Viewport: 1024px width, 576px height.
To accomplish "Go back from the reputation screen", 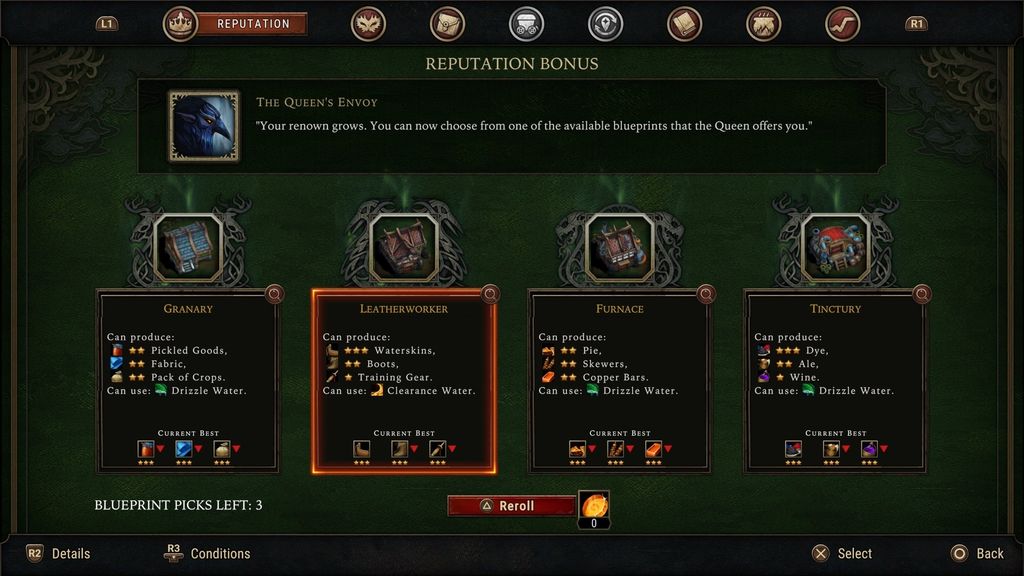I will coord(976,553).
